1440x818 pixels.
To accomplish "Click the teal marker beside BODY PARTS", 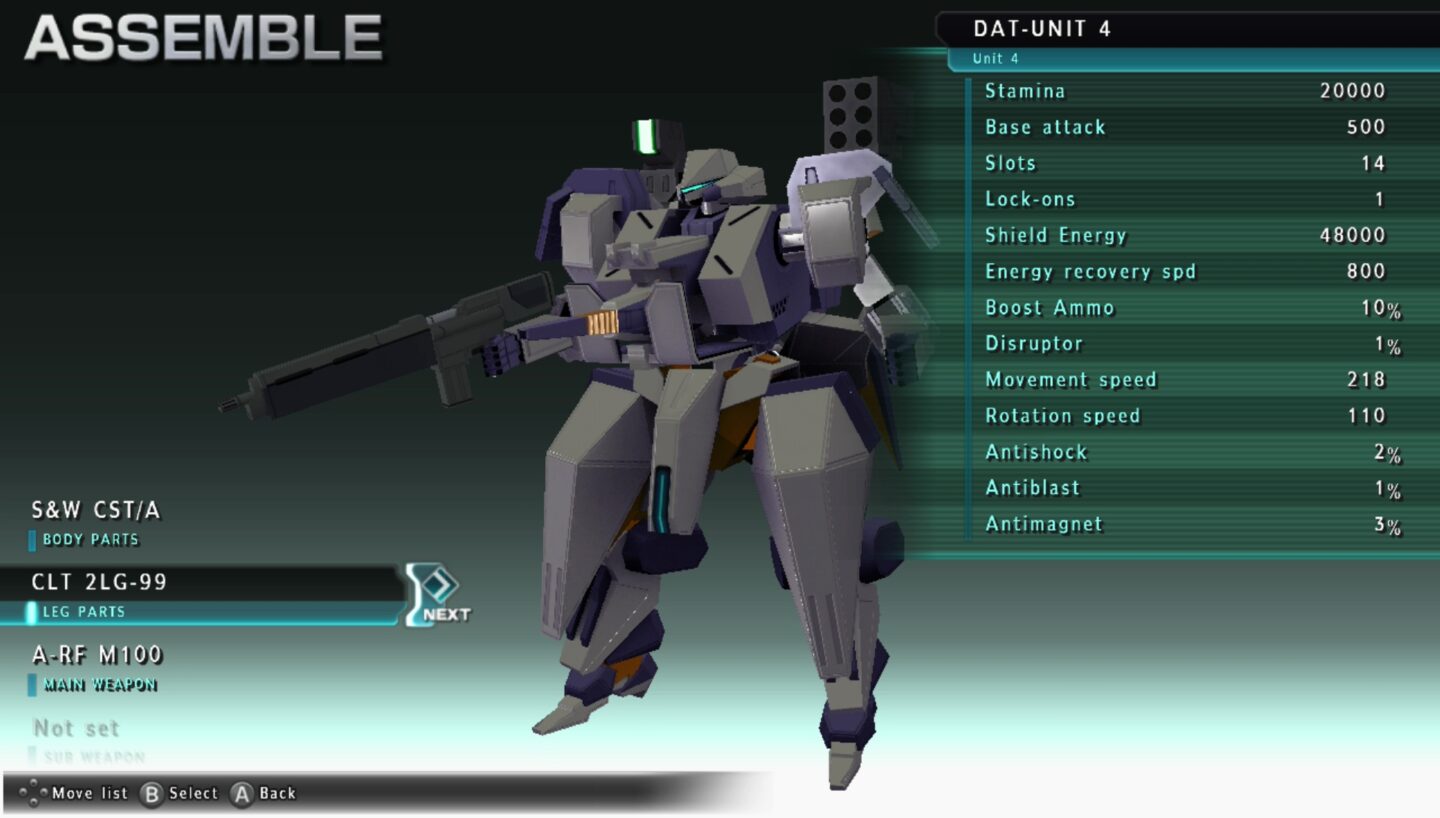I will tap(33, 539).
